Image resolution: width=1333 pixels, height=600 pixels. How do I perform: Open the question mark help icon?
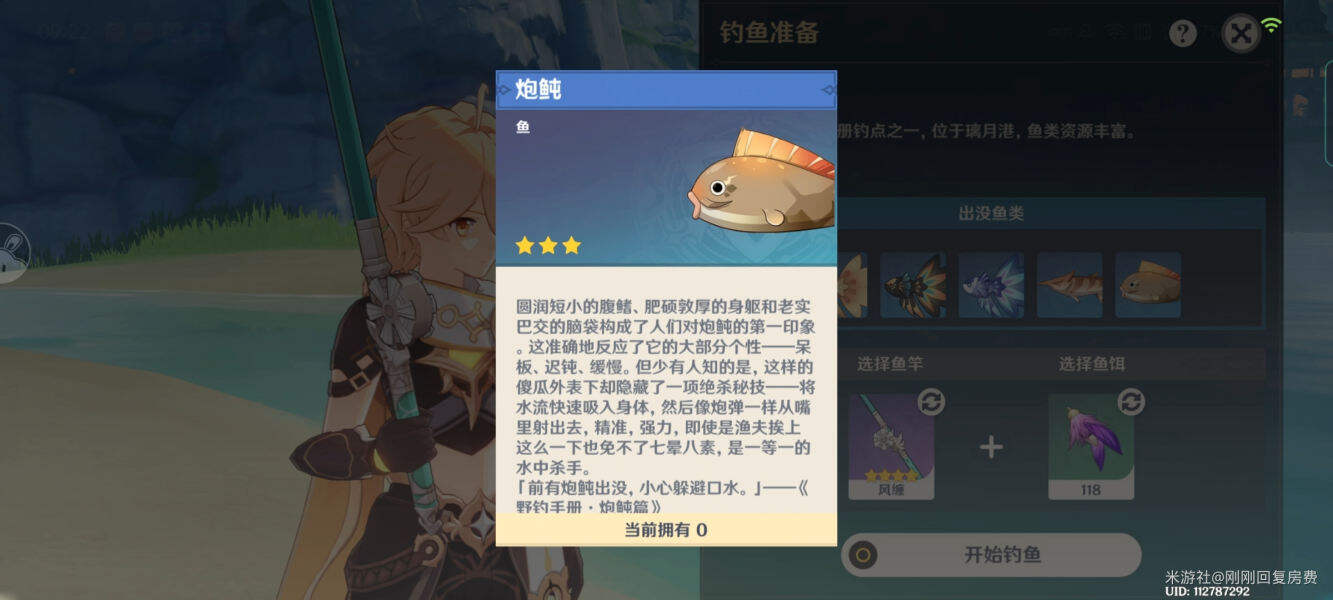(1183, 34)
